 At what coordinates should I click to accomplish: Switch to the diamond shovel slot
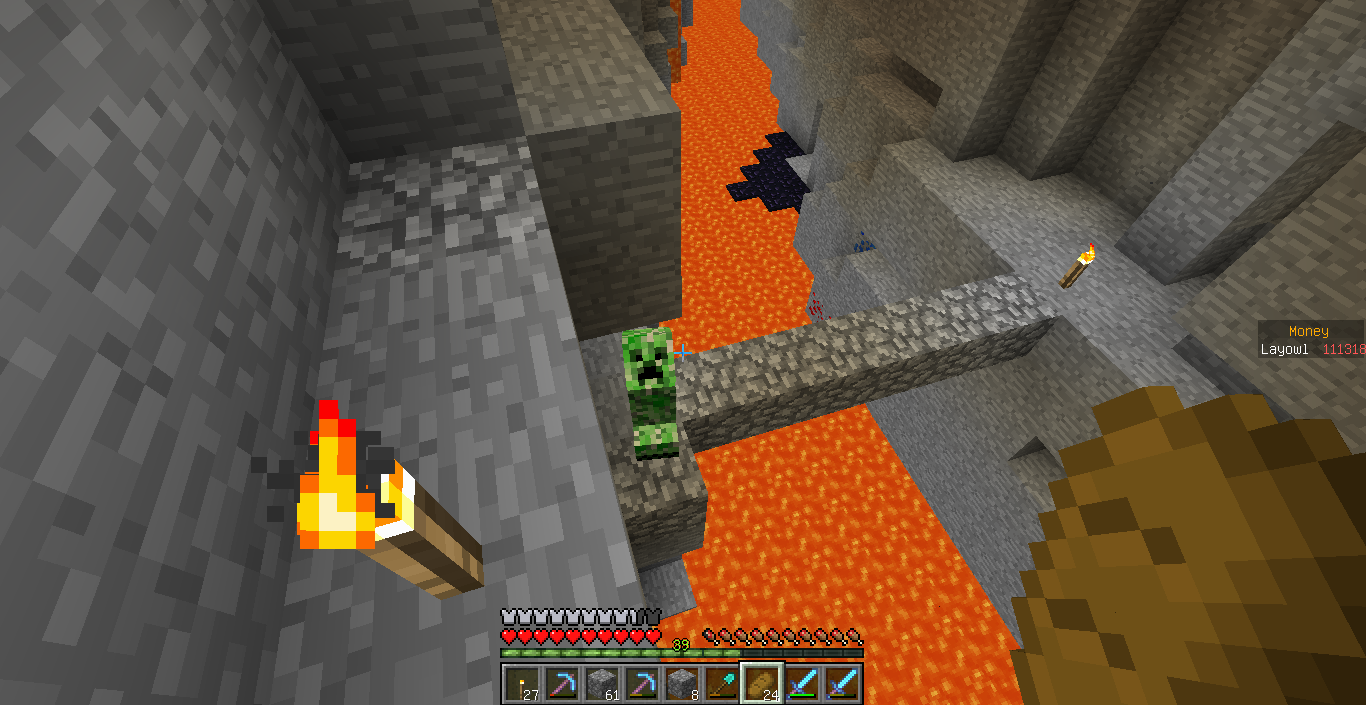(x=720, y=683)
